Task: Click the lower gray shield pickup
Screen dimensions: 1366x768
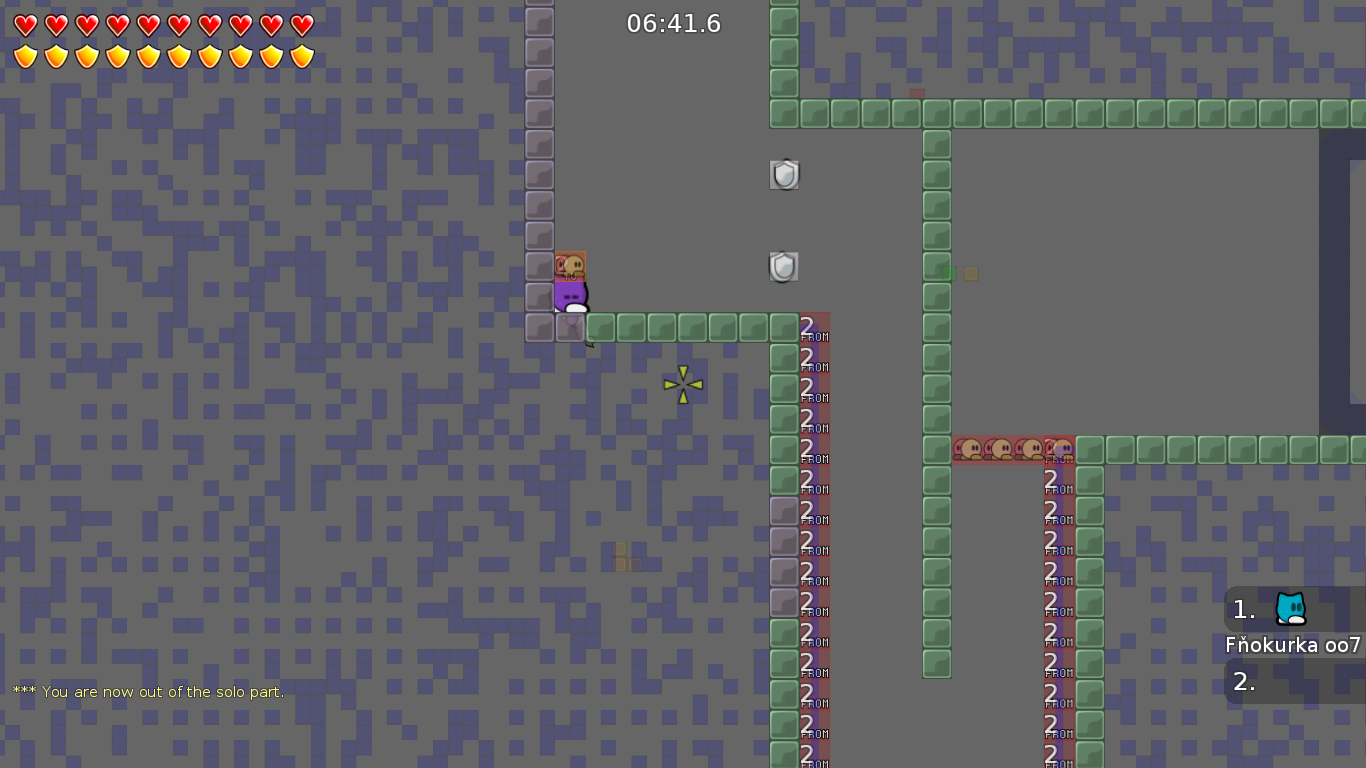Action: [x=784, y=266]
